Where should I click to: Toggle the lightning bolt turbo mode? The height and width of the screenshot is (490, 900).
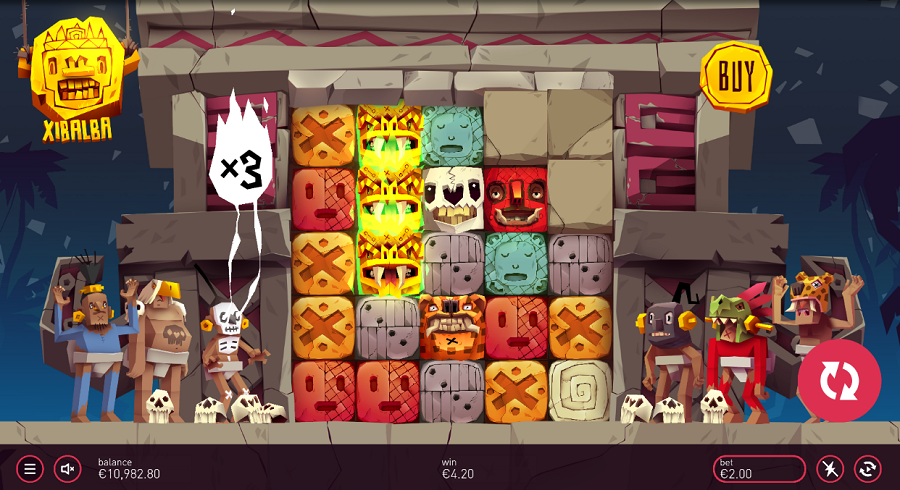(x=830, y=468)
